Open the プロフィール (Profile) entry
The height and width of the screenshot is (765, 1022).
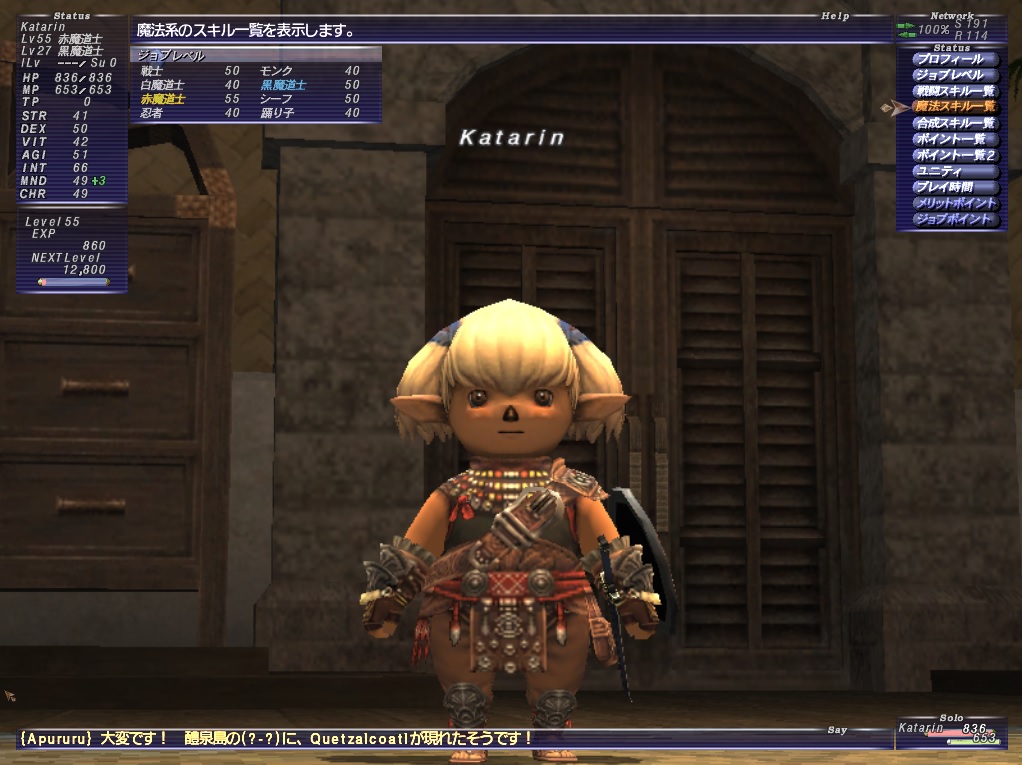pyautogui.click(x=949, y=59)
